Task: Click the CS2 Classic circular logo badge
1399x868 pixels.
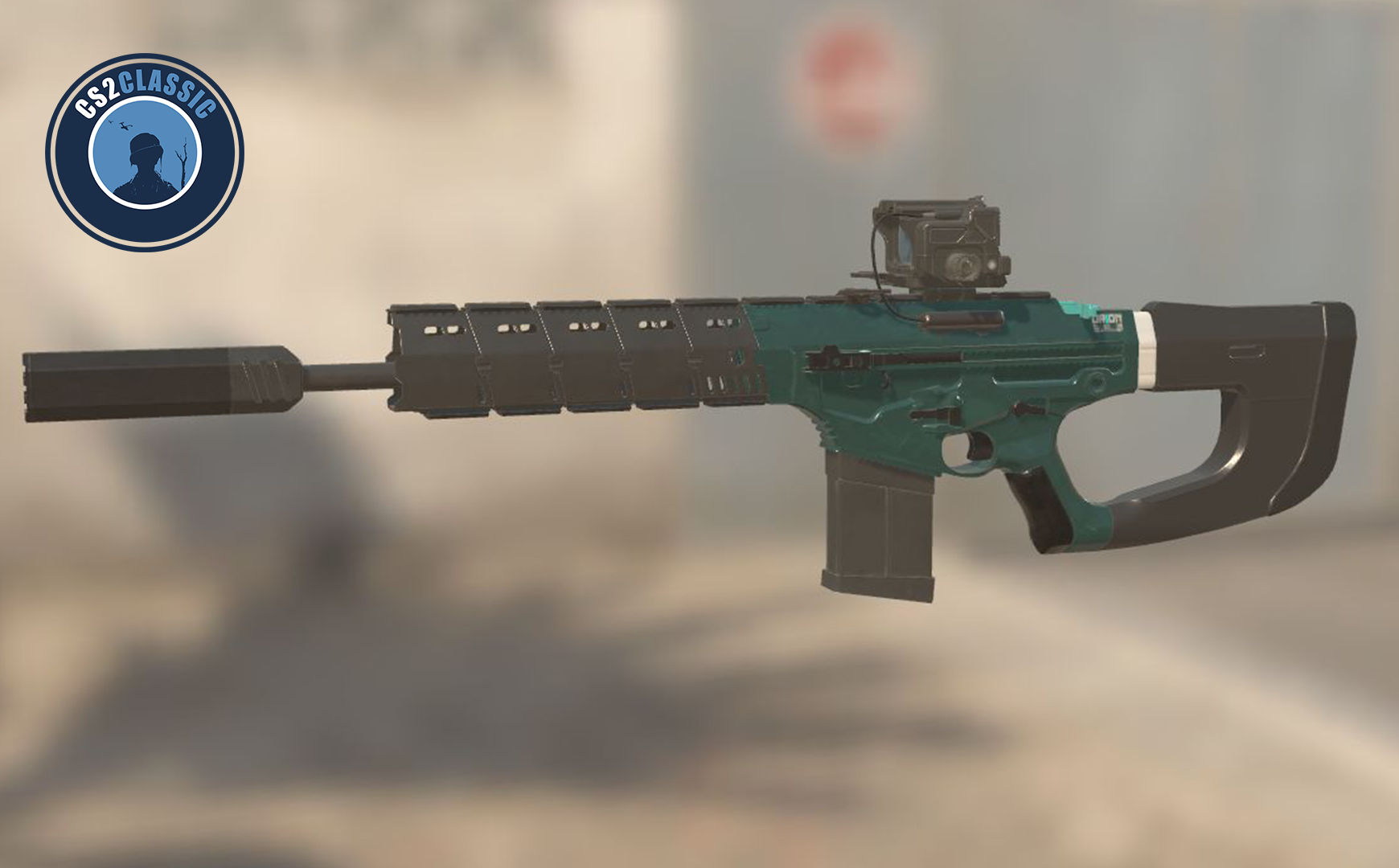Action: [145, 152]
